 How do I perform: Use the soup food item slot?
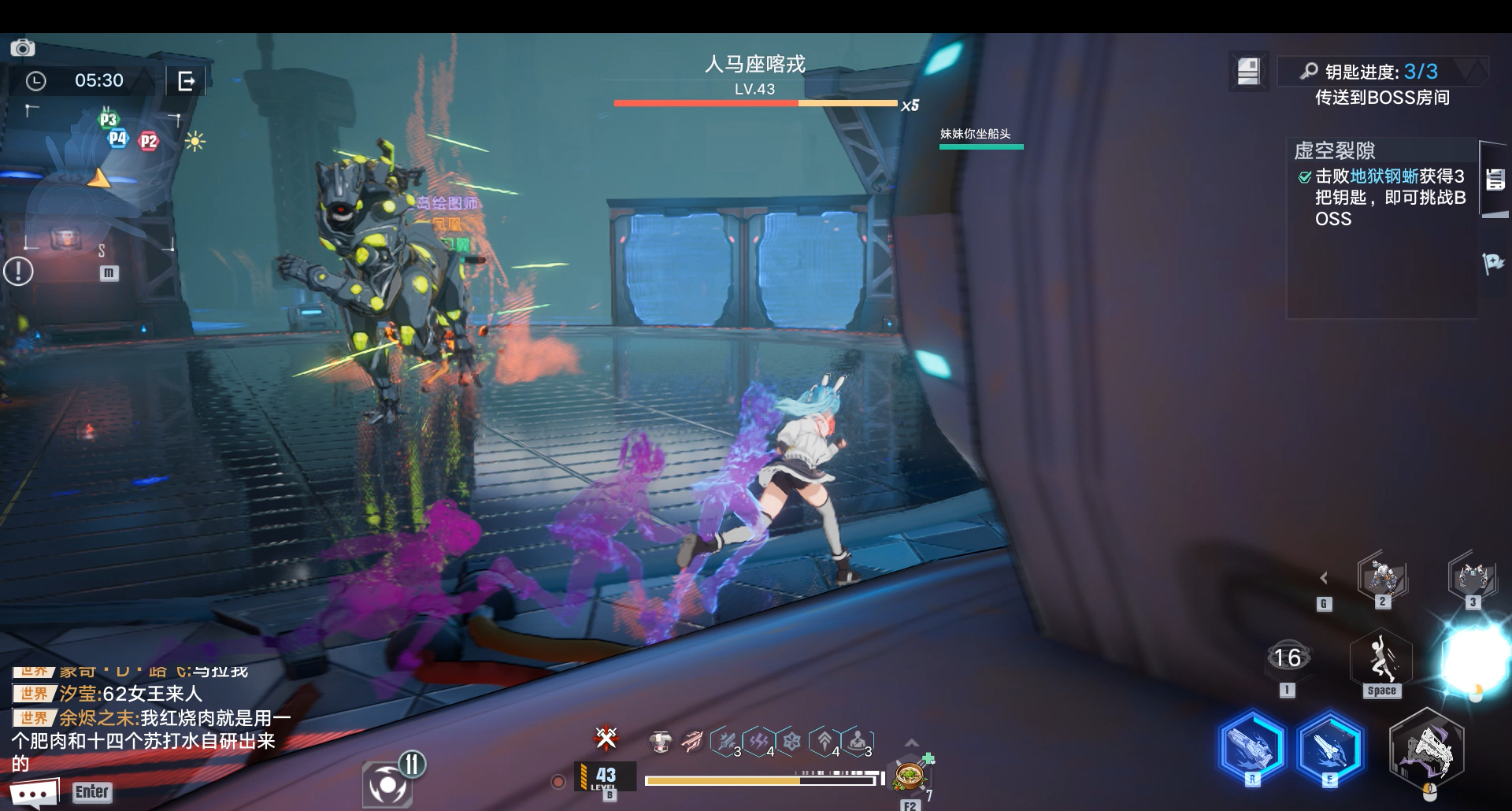coord(910,776)
